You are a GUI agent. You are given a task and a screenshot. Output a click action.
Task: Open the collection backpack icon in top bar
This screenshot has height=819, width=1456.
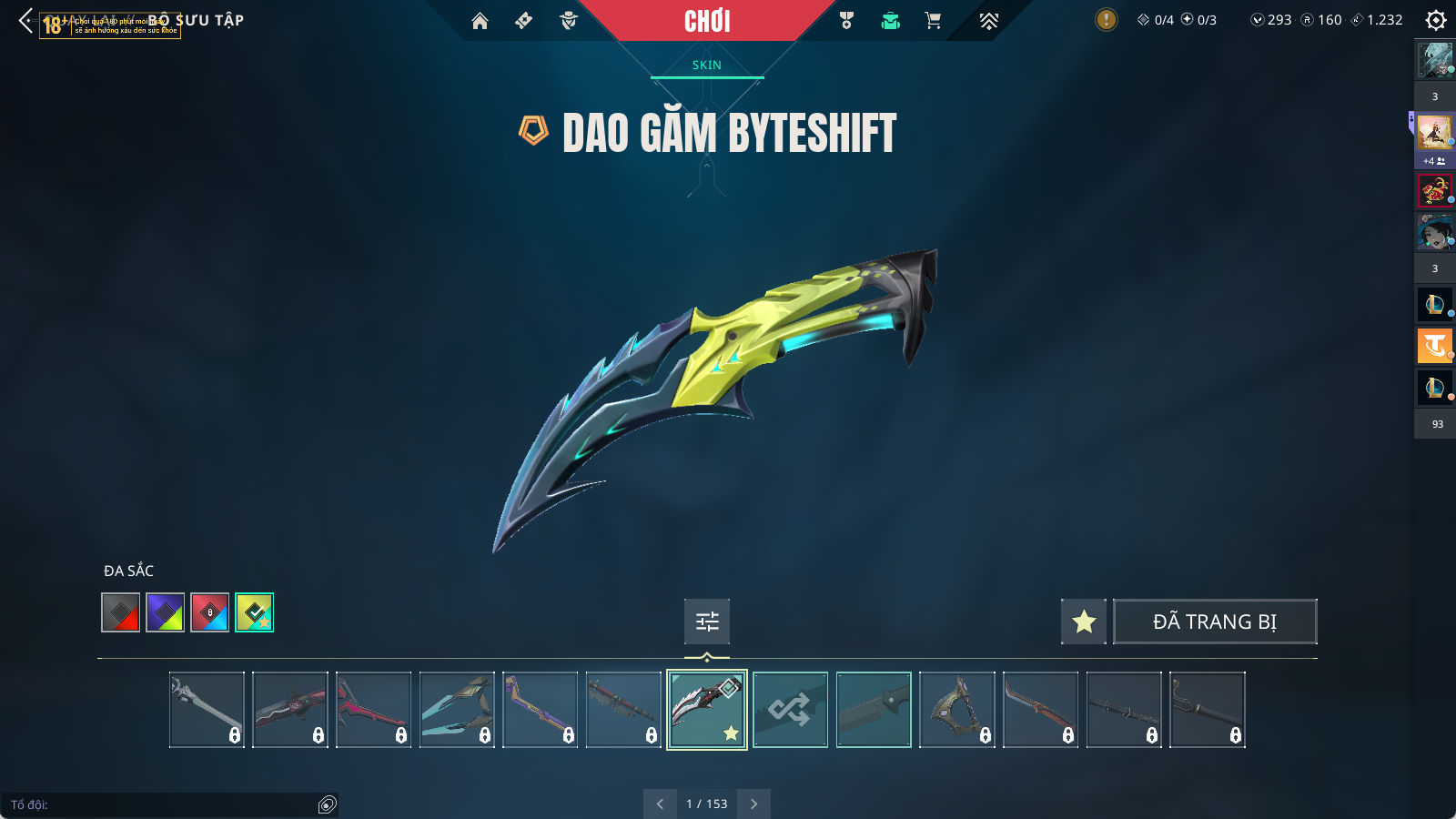click(890, 21)
